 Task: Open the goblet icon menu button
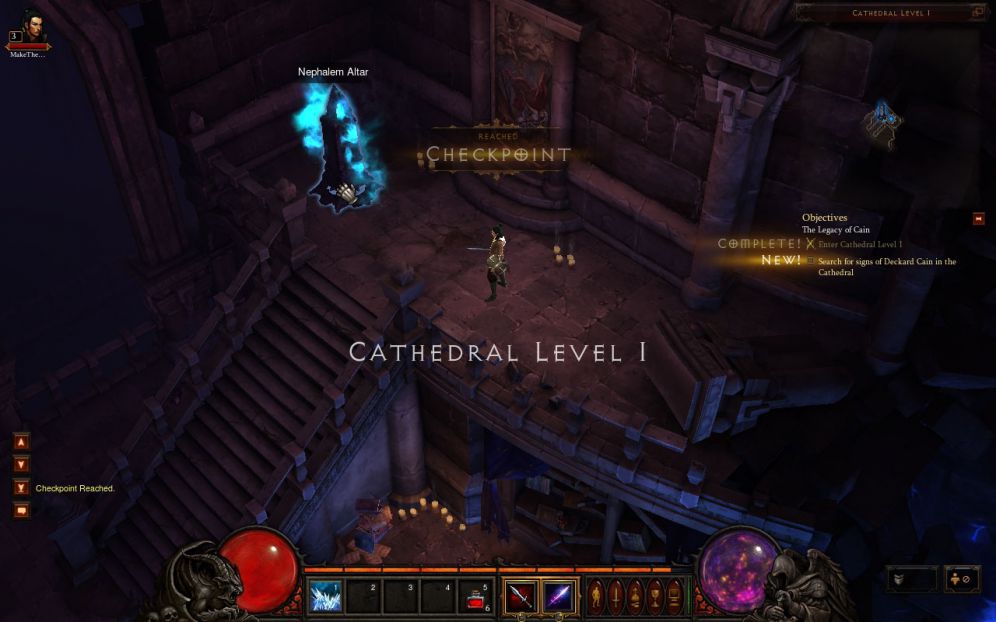point(655,597)
